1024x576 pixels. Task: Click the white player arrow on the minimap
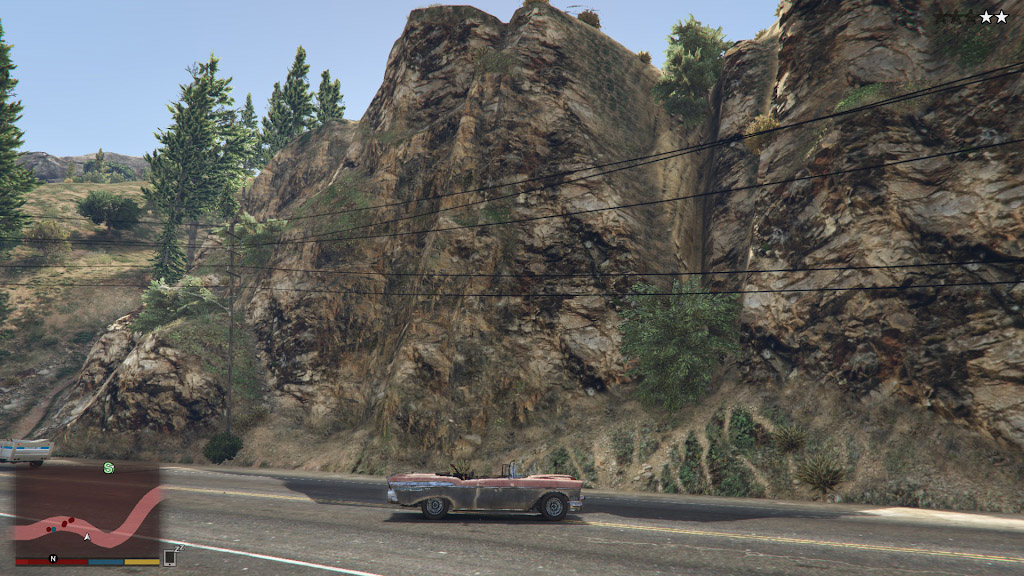87,538
